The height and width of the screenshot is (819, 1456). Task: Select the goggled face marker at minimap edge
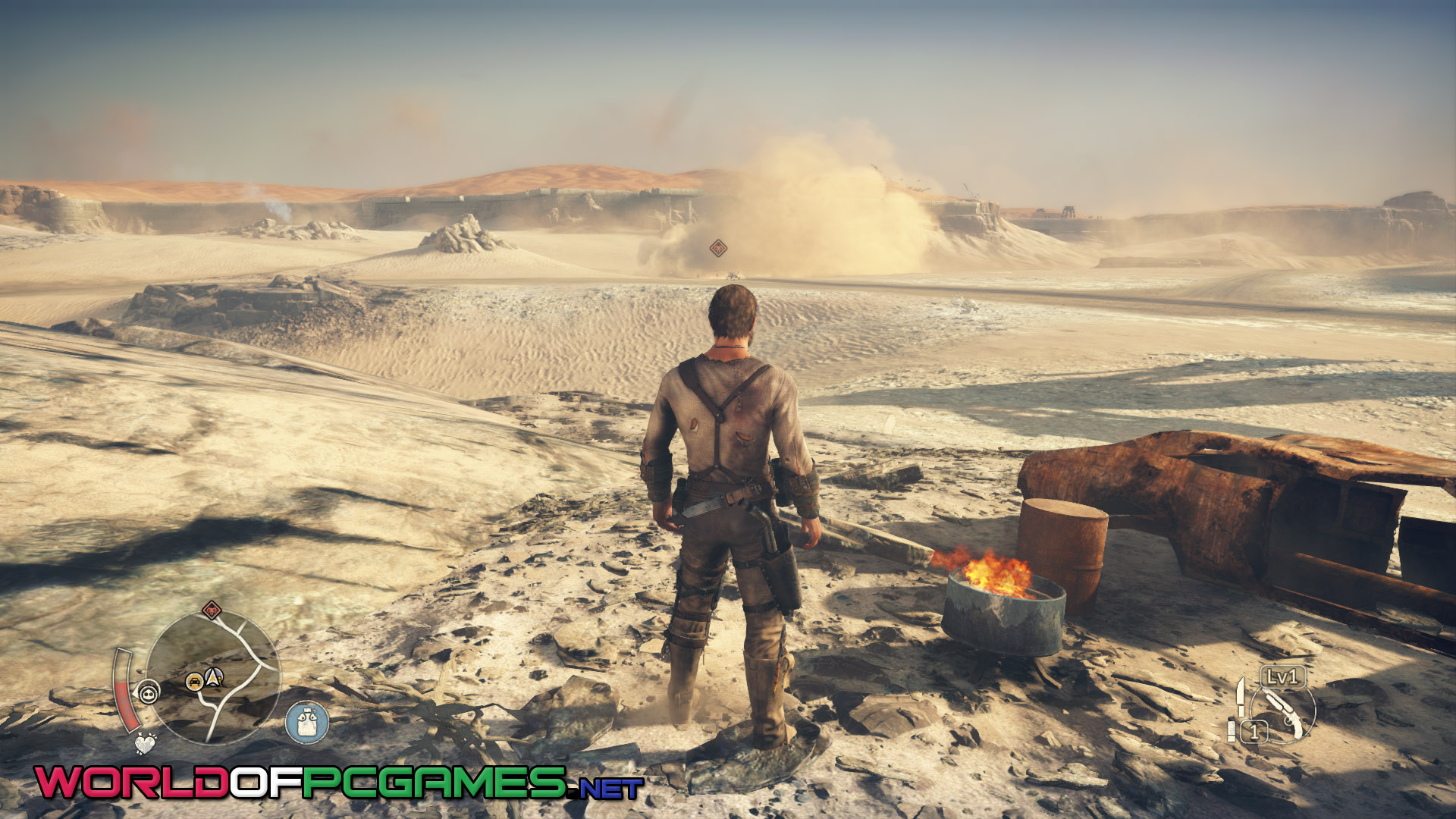click(x=149, y=692)
